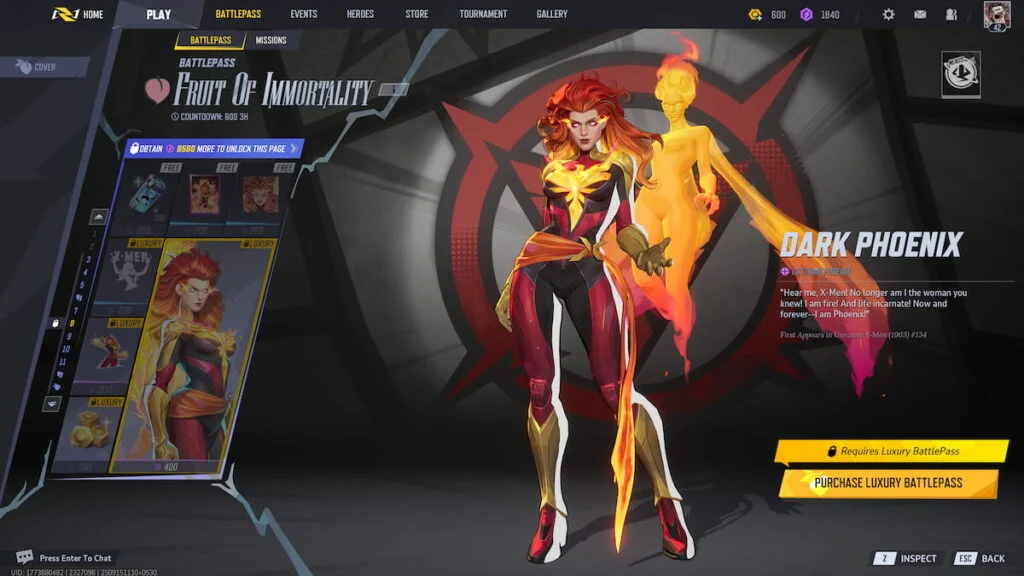Open the Play menu
The height and width of the screenshot is (576, 1024).
158,14
